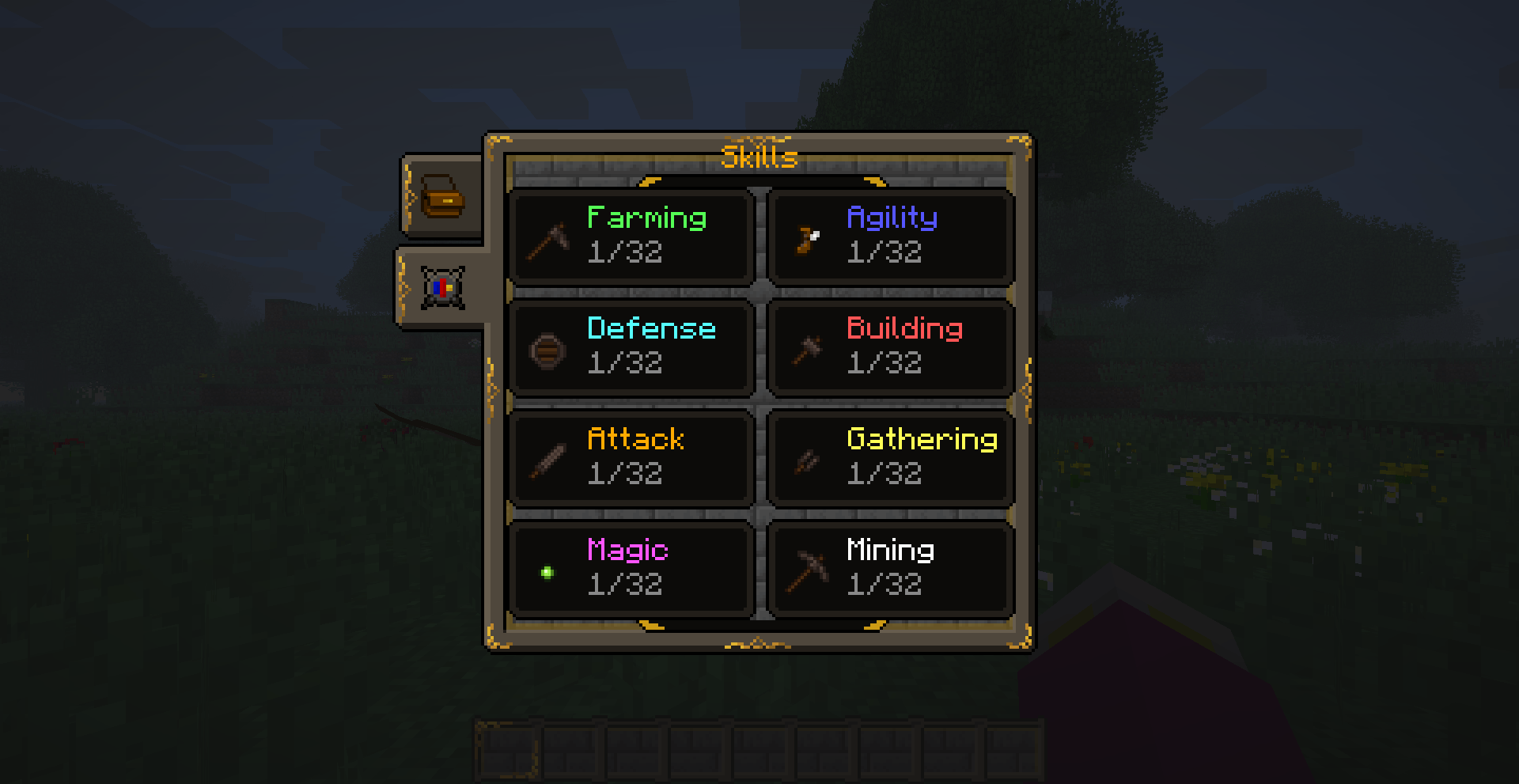Click the Skills title at the top
Image resolution: width=1519 pixels, height=784 pixels.
(x=758, y=156)
